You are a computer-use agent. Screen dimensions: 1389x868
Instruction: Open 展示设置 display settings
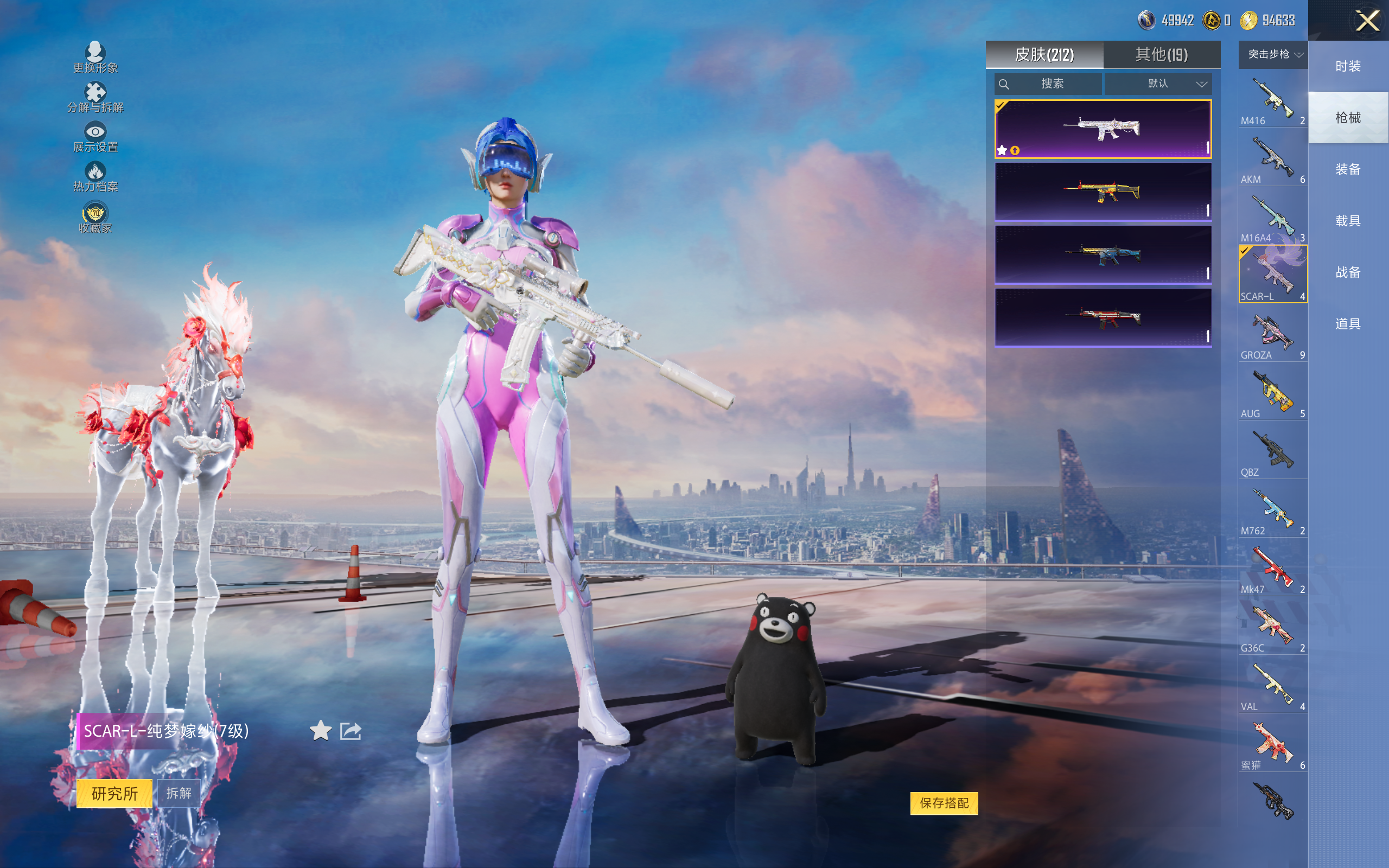(x=95, y=137)
